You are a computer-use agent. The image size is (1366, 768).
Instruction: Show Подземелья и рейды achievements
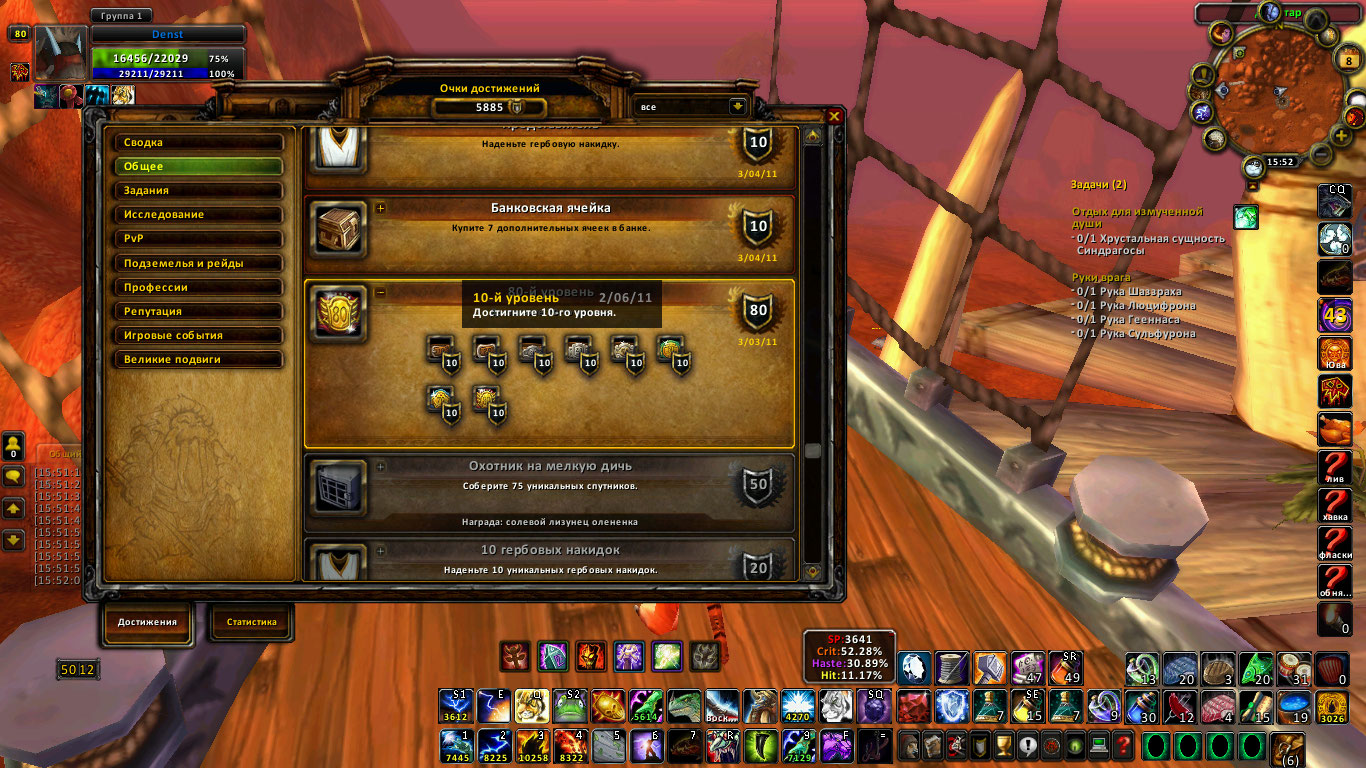[x=198, y=263]
